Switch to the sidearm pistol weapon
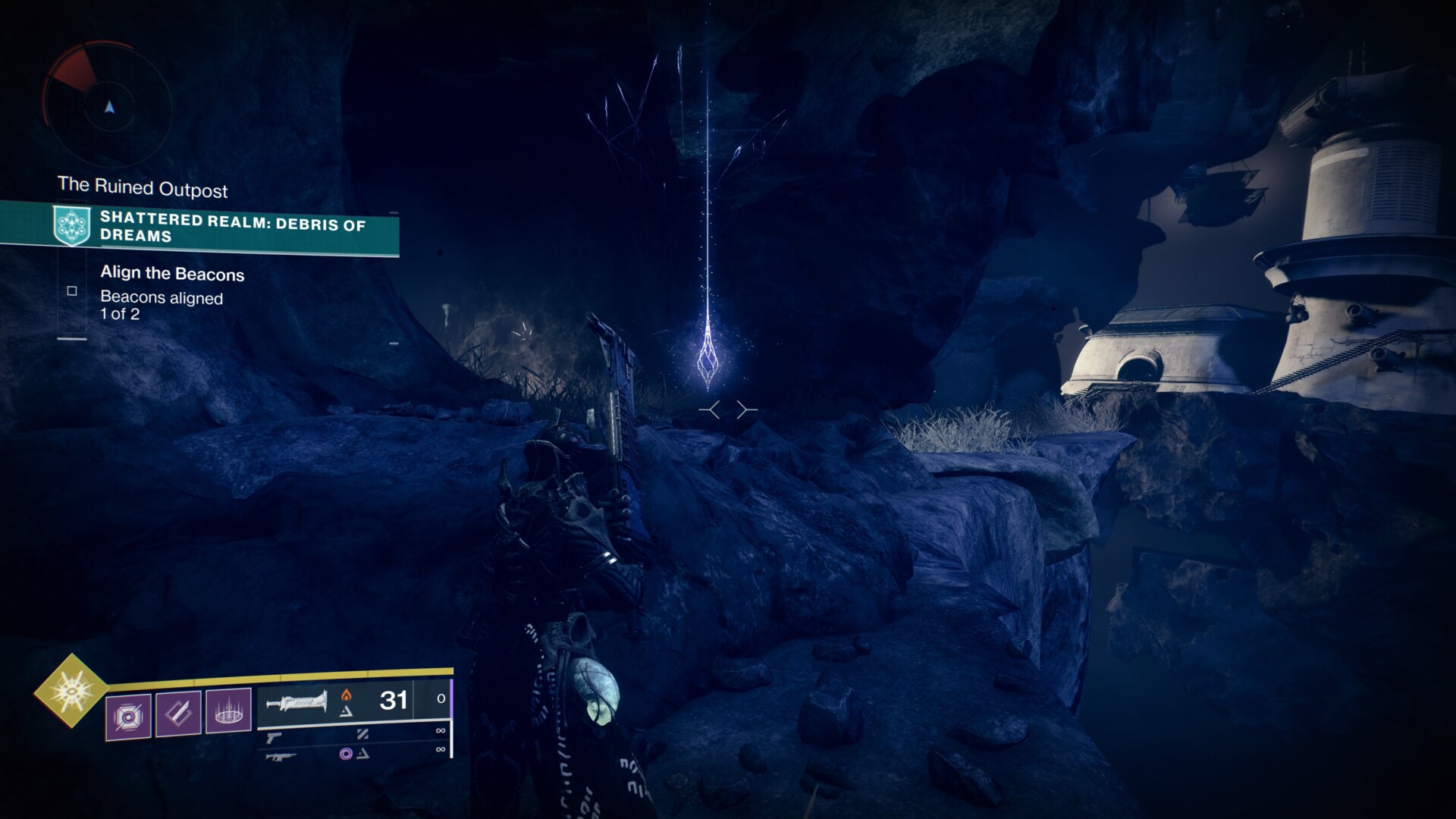The height and width of the screenshot is (819, 1456). [274, 736]
